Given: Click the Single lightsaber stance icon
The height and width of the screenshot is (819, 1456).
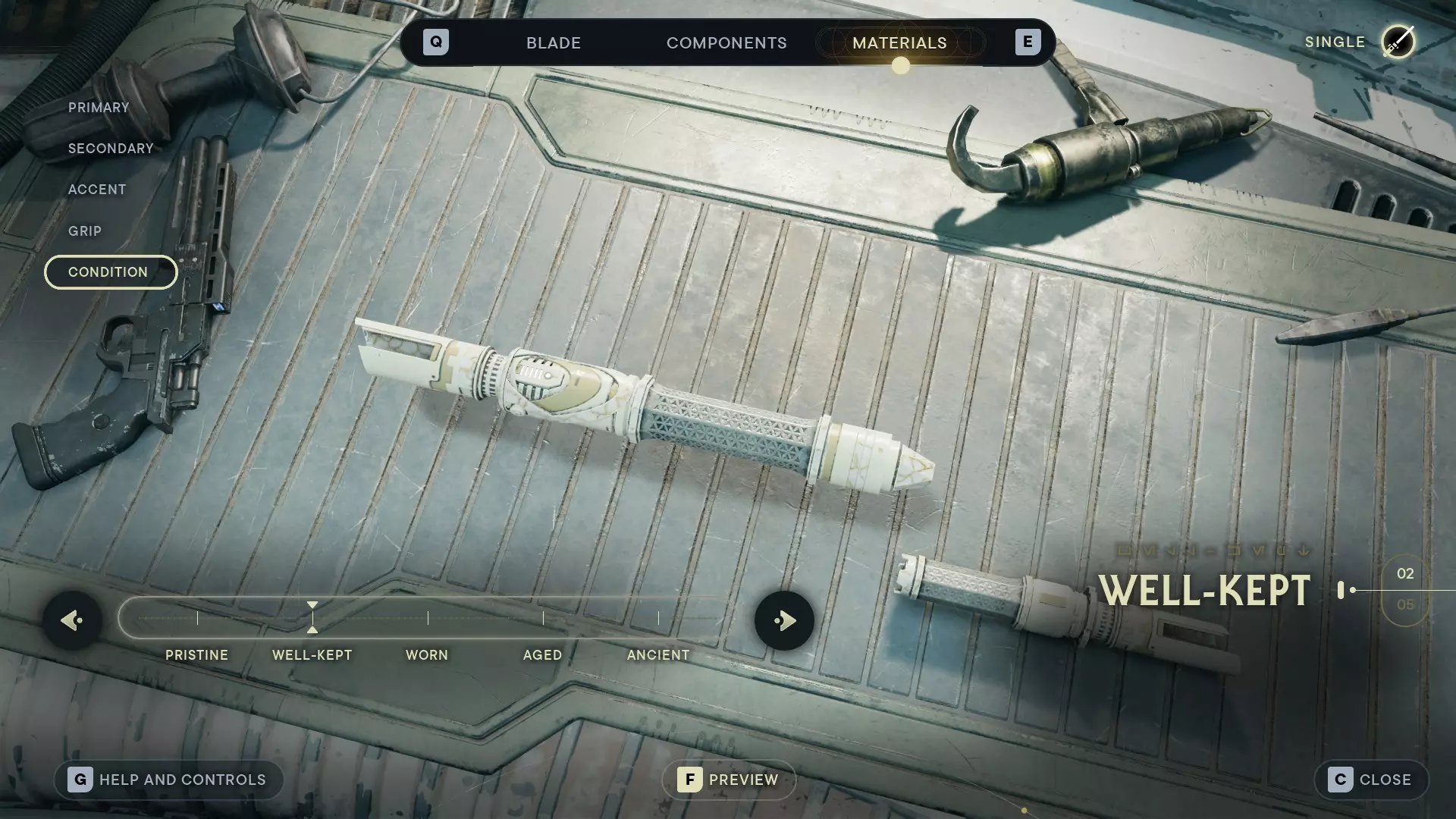Looking at the screenshot, I should point(1398,42).
